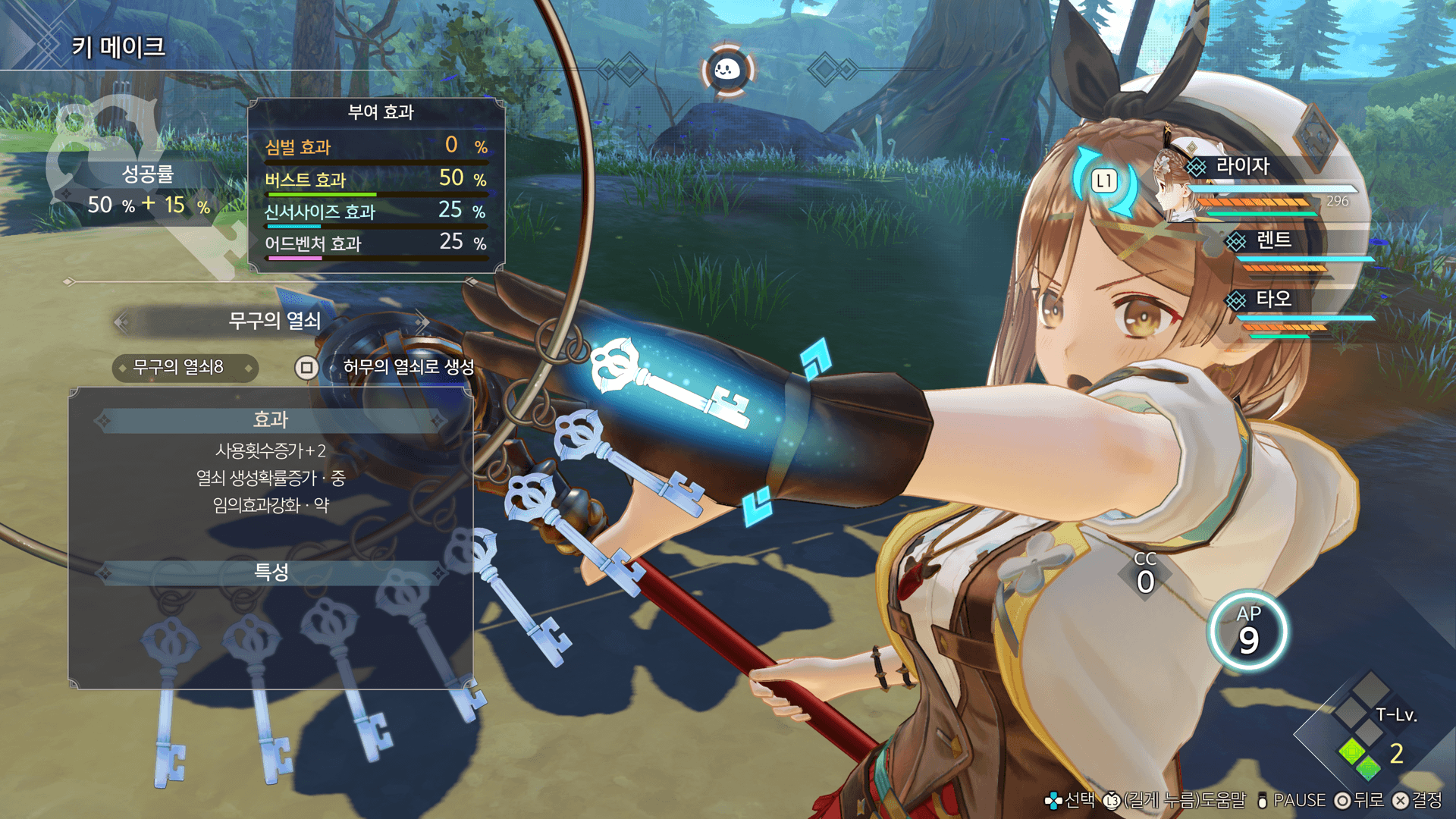Switch to the next key type arrow
The width and height of the screenshot is (1456, 819).
click(422, 321)
